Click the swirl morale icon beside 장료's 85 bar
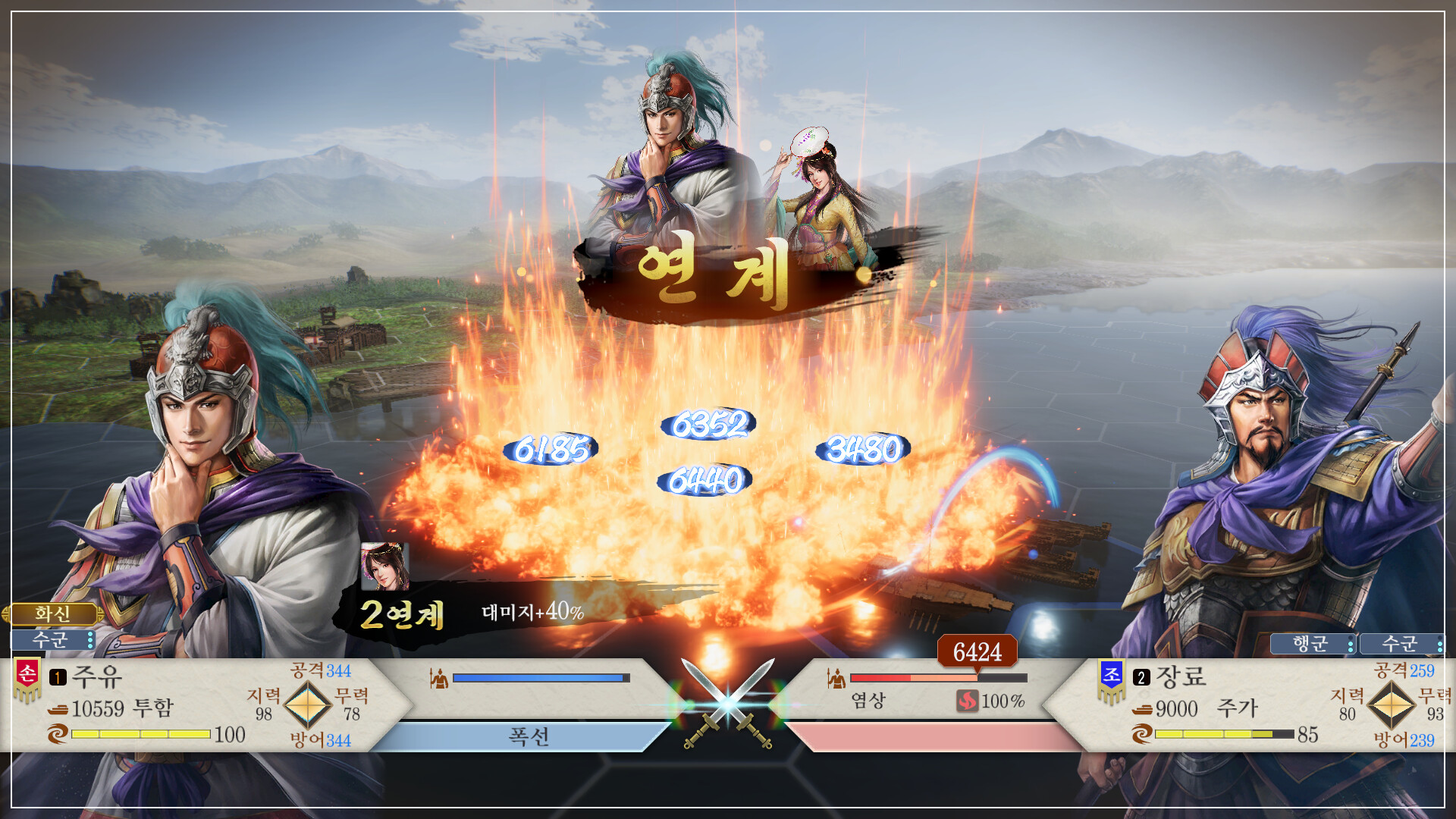This screenshot has height=819, width=1456. [x=1144, y=736]
